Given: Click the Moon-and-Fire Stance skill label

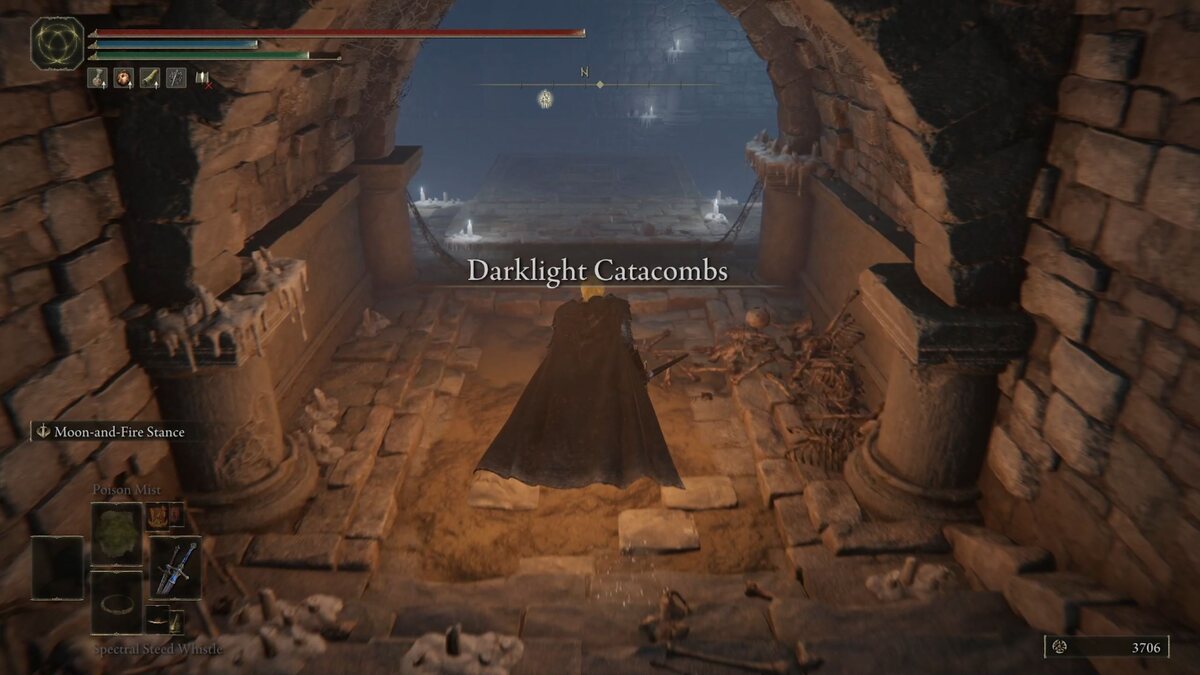Looking at the screenshot, I should [x=111, y=432].
